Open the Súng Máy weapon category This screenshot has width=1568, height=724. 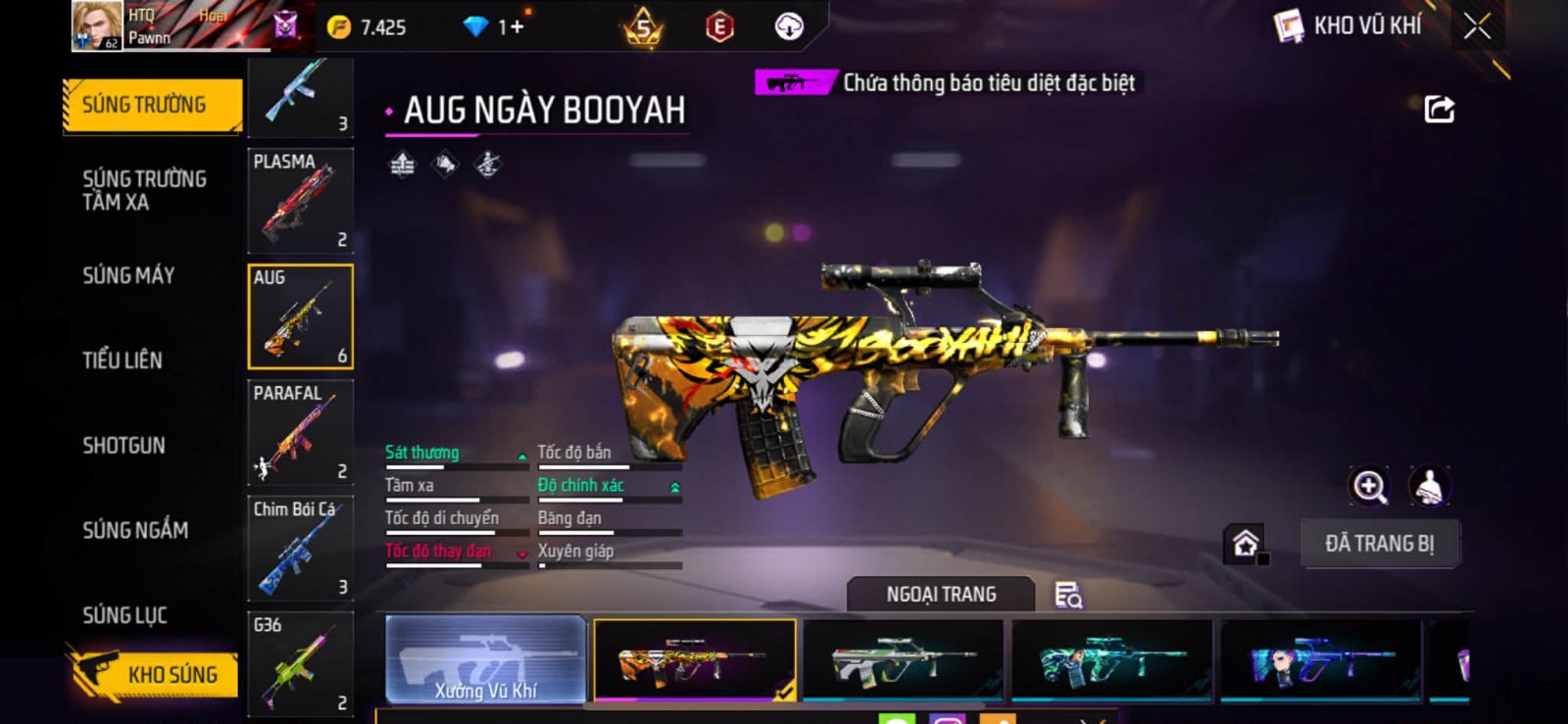(128, 275)
